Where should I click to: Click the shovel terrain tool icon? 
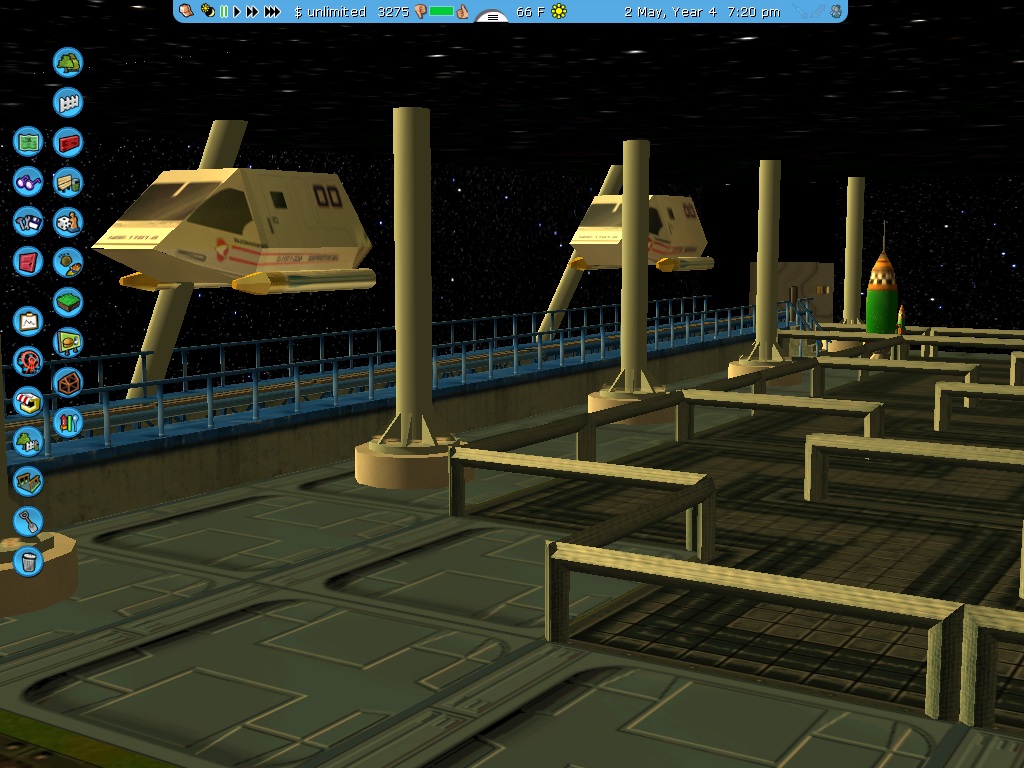[28, 521]
